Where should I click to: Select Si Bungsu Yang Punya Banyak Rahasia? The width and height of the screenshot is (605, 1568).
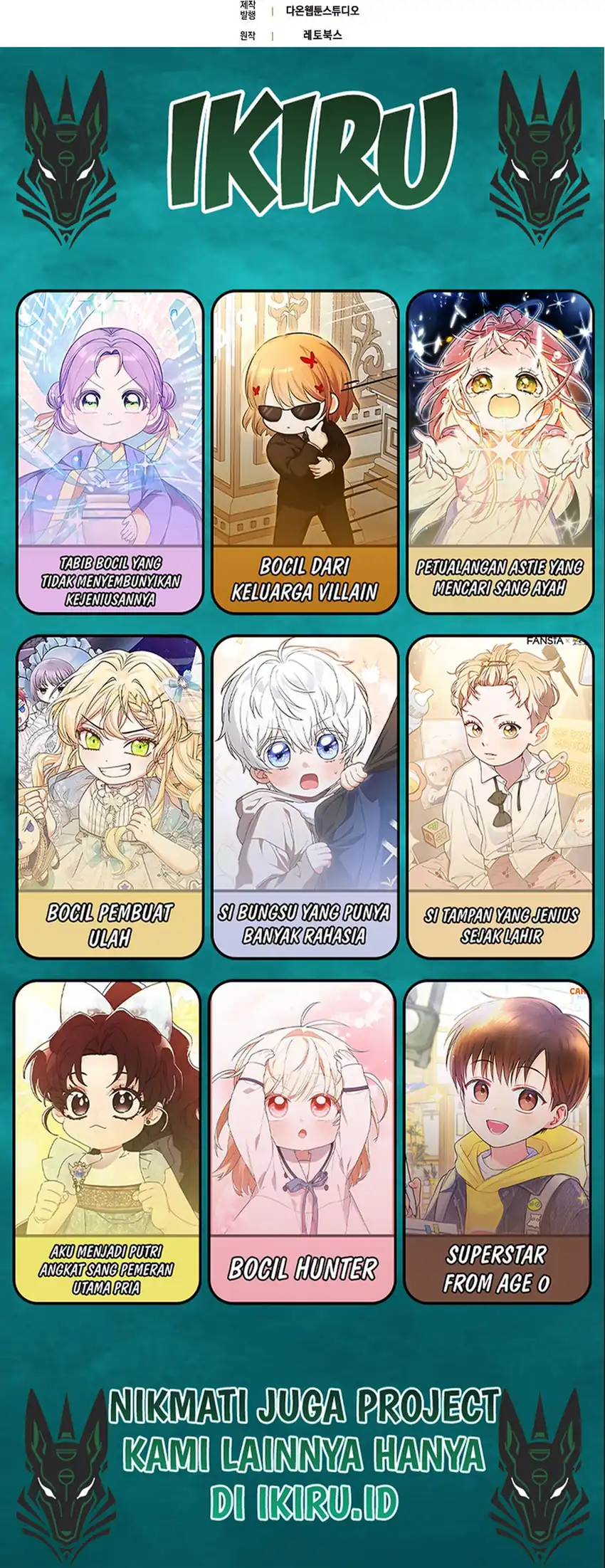(x=305, y=796)
